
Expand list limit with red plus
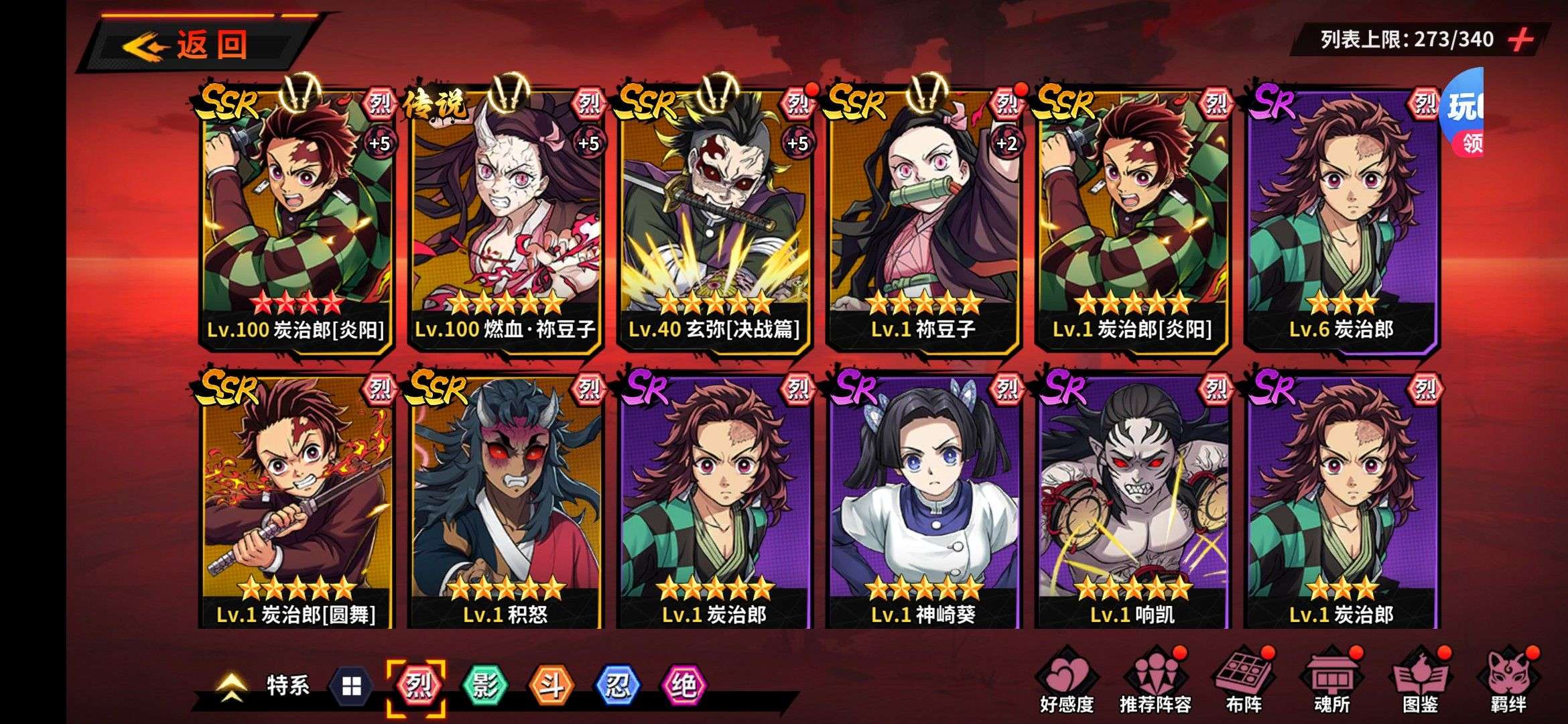pyautogui.click(x=1521, y=40)
